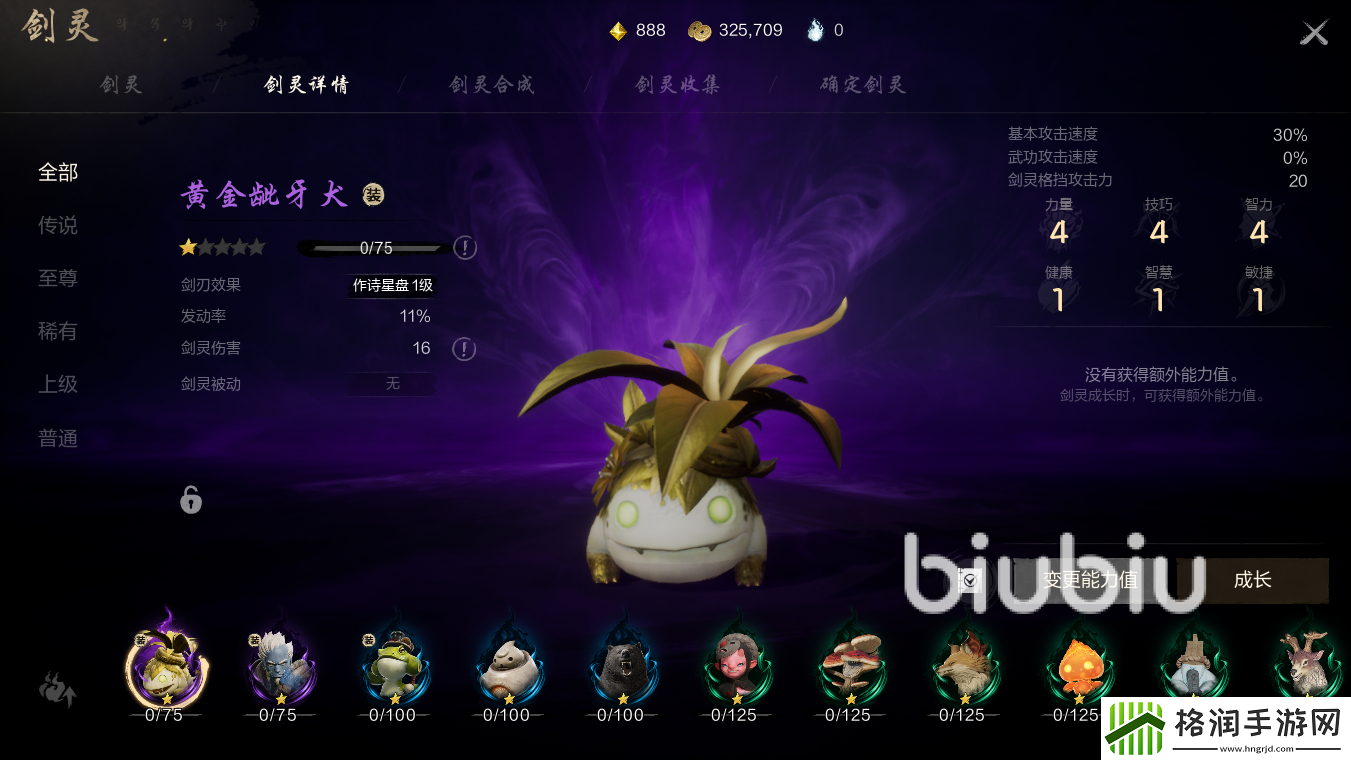Select the 传说 rarity filter
1351x760 pixels.
(58, 225)
